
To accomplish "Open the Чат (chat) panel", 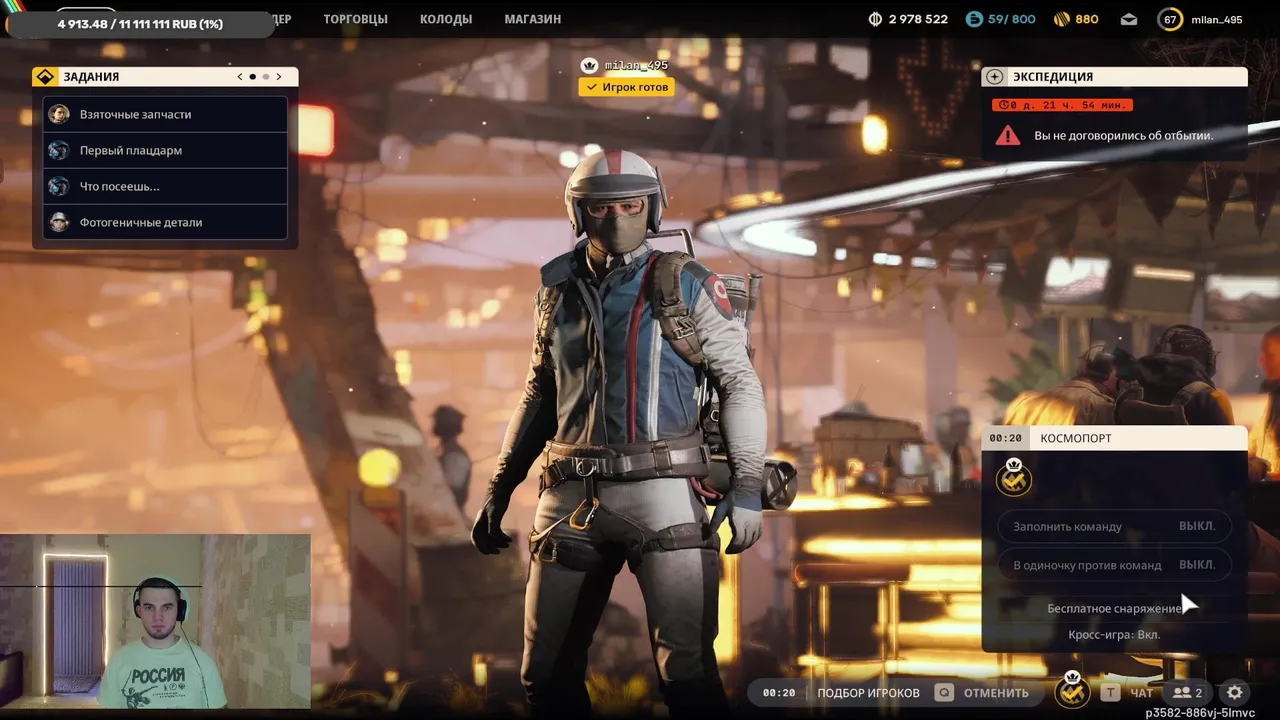I will [x=1140, y=692].
